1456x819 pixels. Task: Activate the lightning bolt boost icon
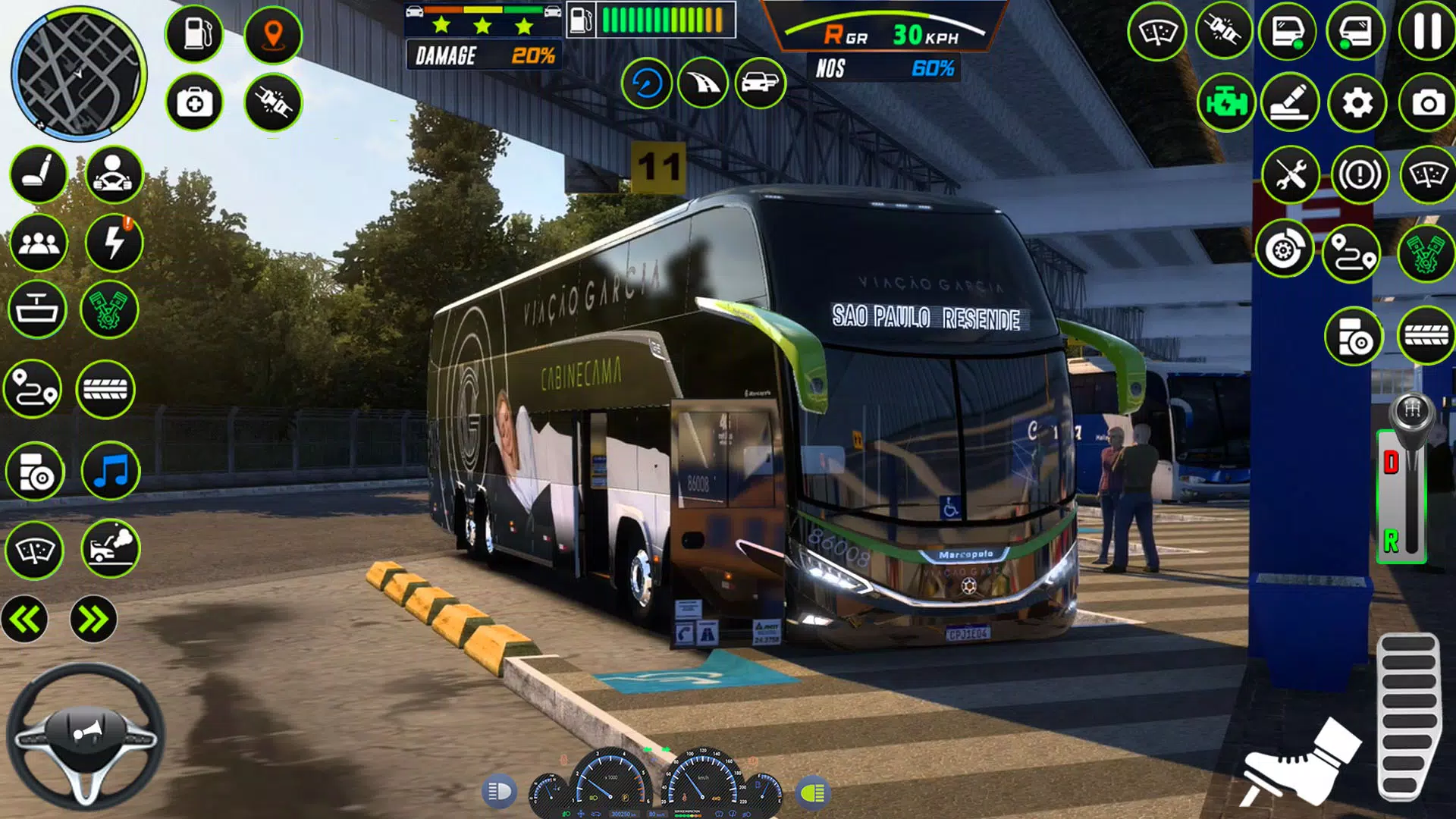(x=114, y=243)
